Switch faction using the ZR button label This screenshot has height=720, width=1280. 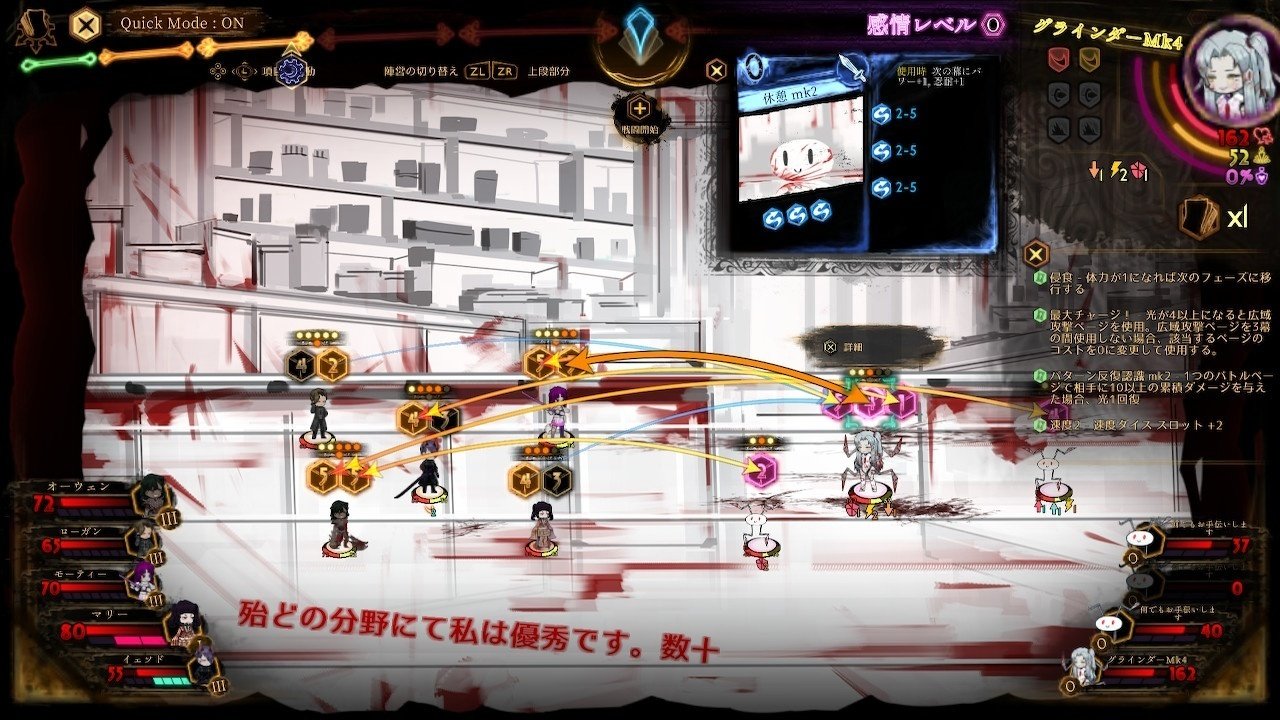(506, 72)
